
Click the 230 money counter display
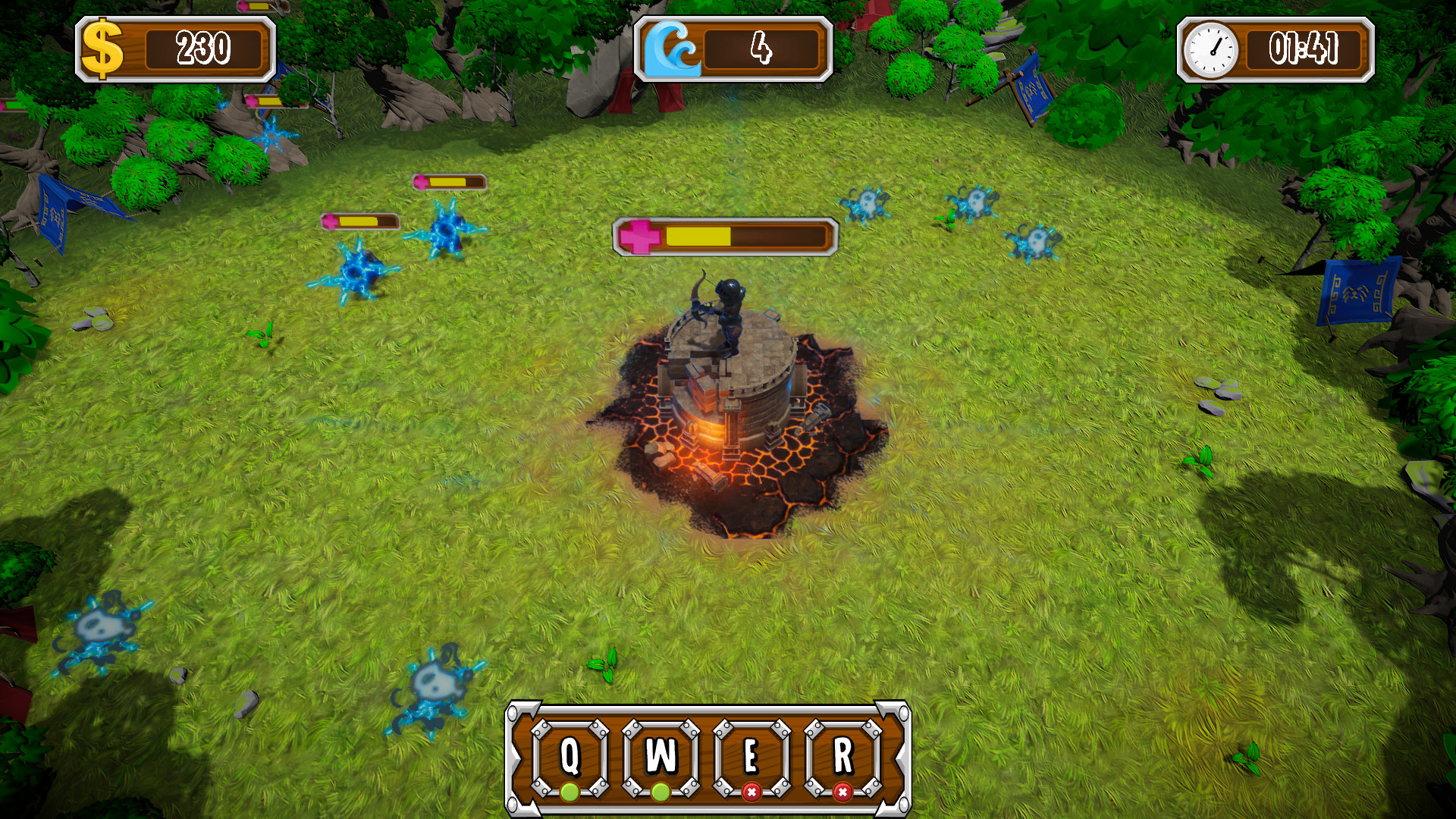click(203, 45)
